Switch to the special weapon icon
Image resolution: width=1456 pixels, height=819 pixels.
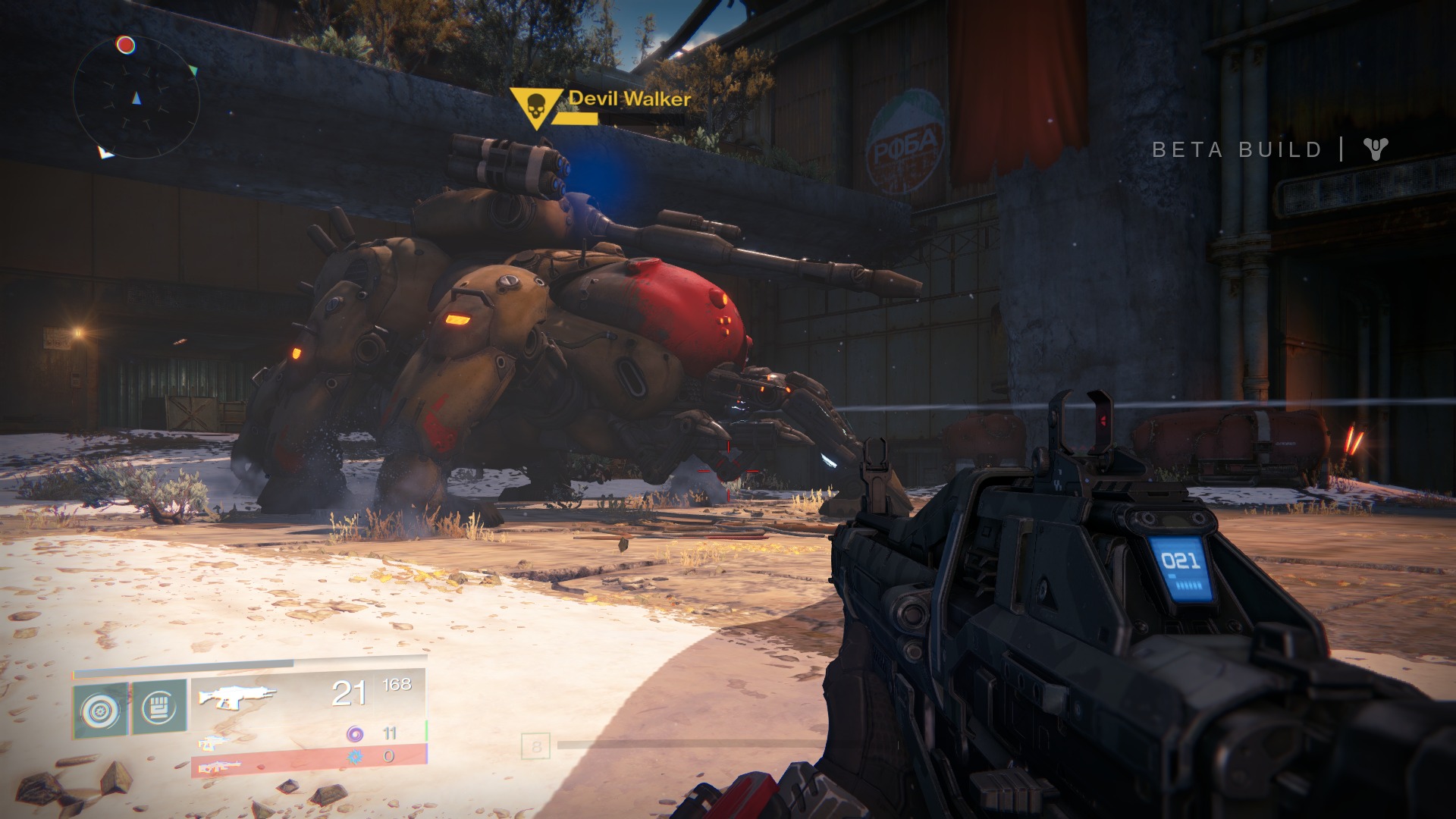pyautogui.click(x=214, y=742)
